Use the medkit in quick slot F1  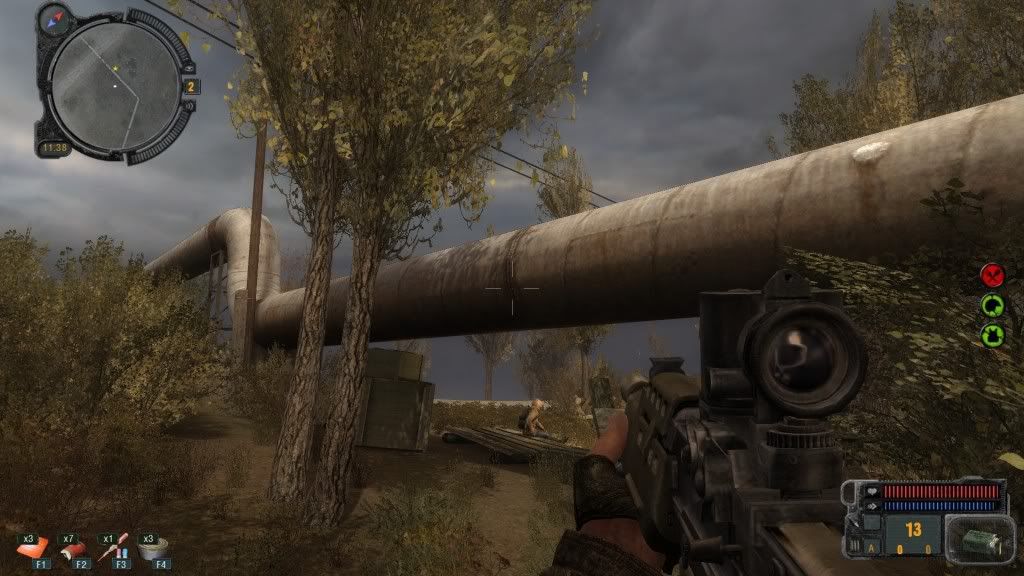pos(33,547)
